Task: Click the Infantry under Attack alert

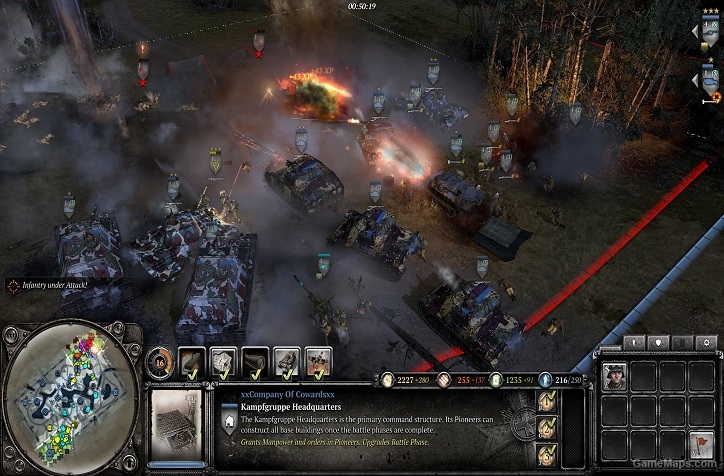Action: click(52, 285)
